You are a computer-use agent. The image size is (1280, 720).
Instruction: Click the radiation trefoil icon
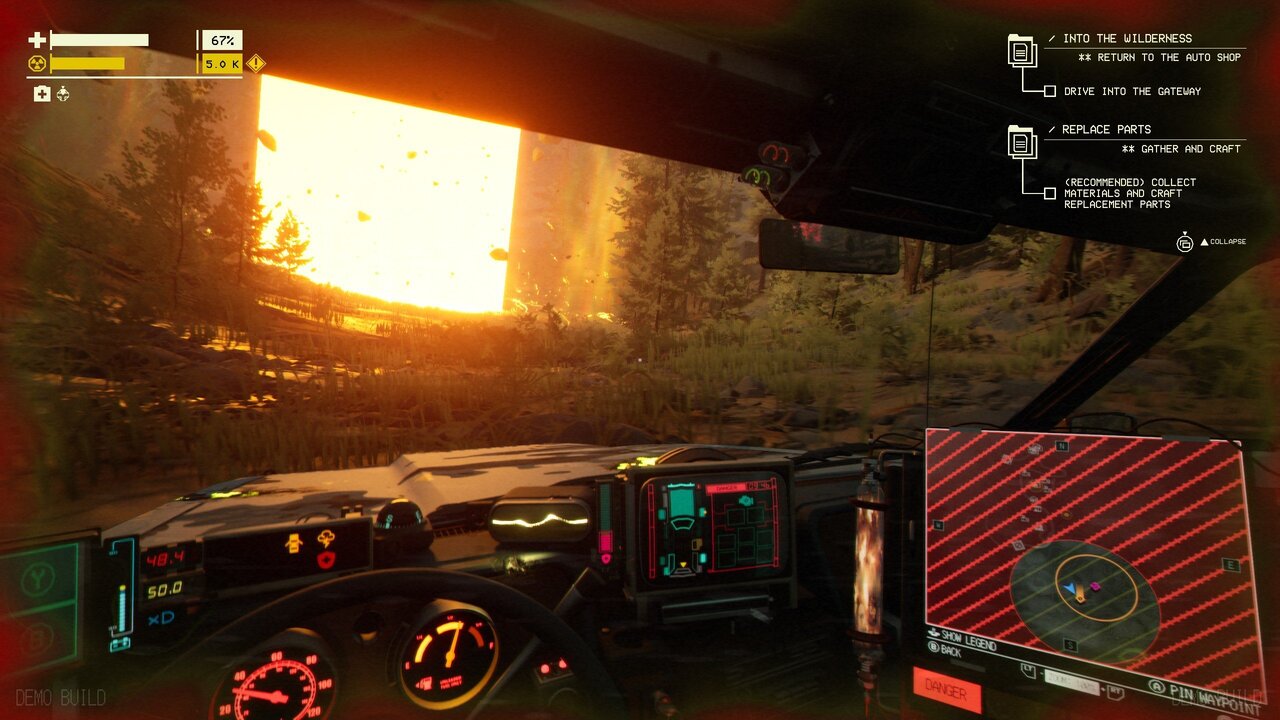click(x=37, y=64)
